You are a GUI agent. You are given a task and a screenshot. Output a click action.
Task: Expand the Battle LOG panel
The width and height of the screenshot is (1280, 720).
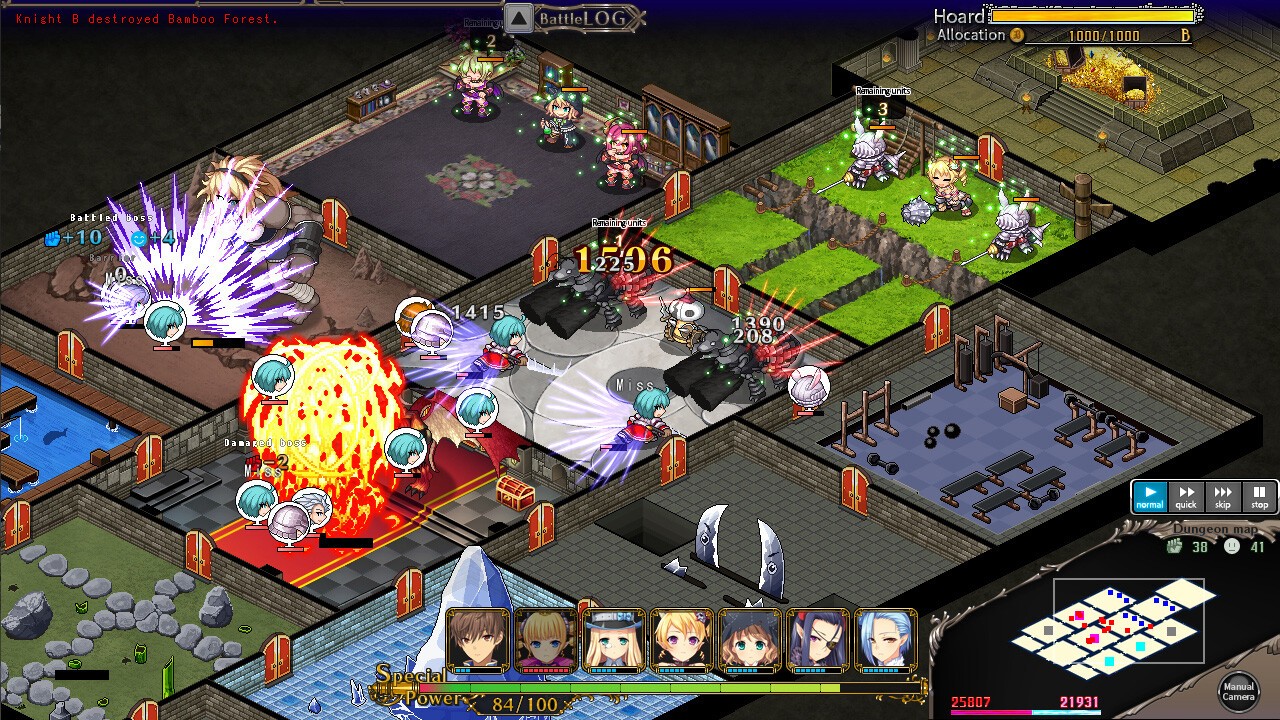click(519, 18)
